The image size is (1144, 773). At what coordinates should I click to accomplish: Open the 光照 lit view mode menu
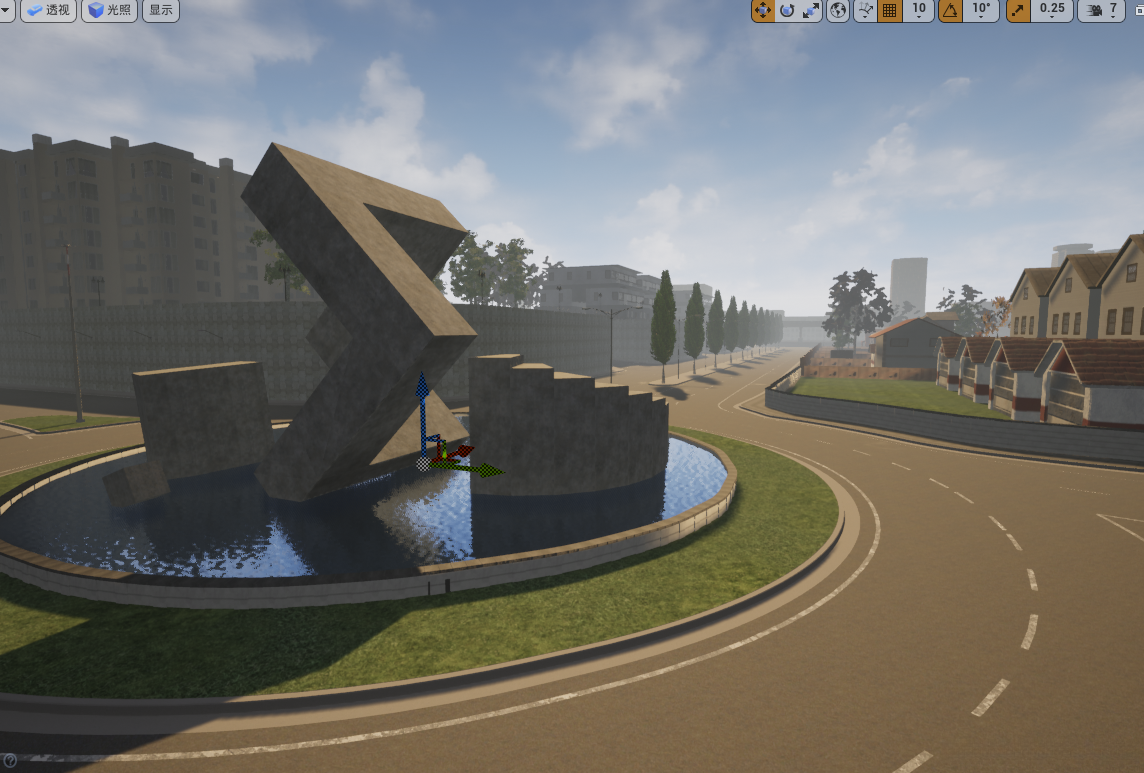click(110, 11)
